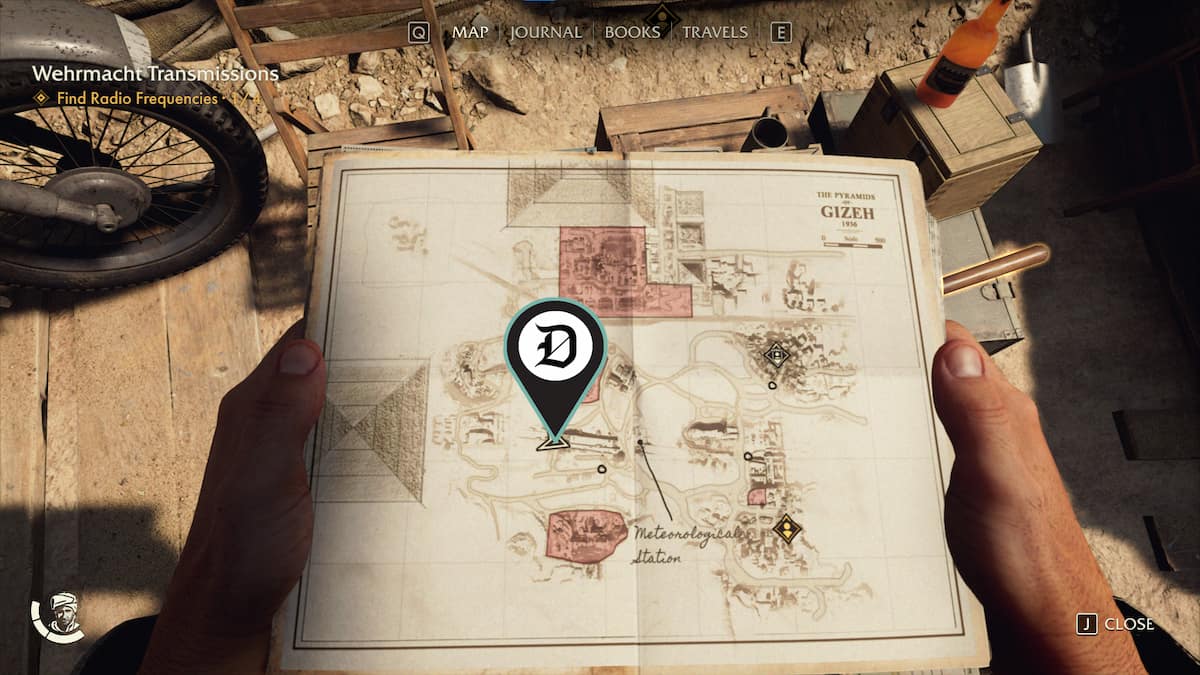This screenshot has height=675, width=1200.
Task: Click the large D location pin
Action: coord(555,346)
